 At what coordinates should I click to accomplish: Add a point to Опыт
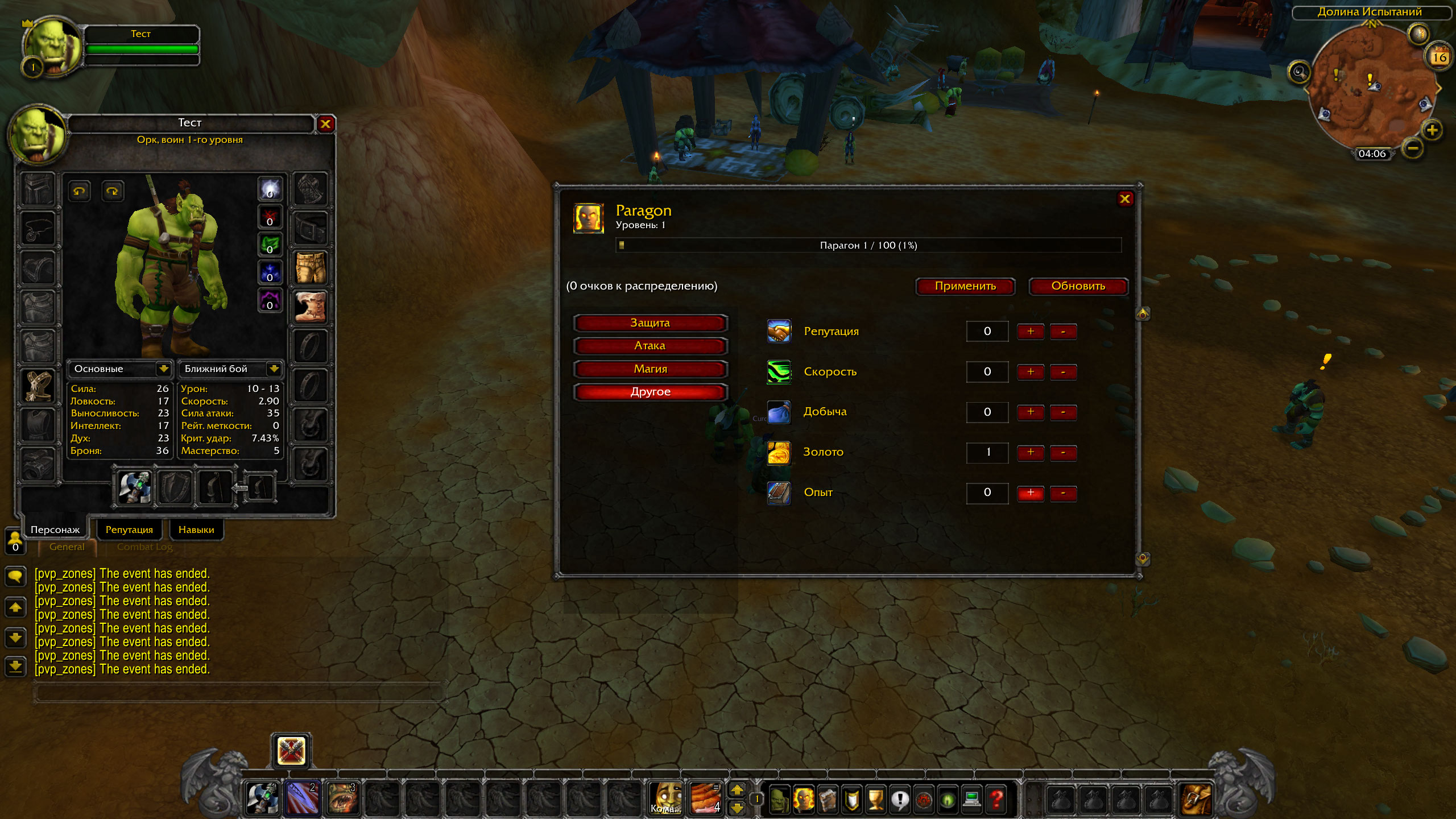pos(1030,493)
